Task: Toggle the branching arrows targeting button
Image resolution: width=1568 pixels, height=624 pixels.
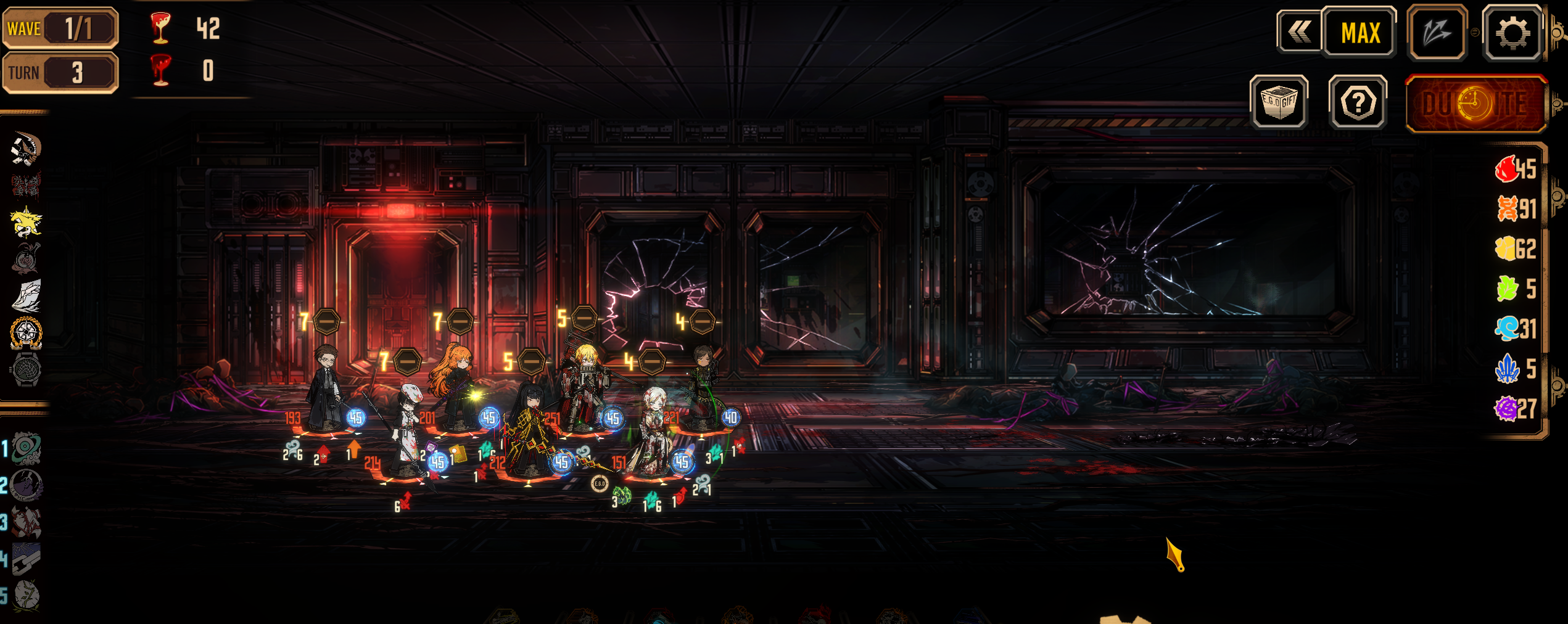Action: click(x=1437, y=33)
